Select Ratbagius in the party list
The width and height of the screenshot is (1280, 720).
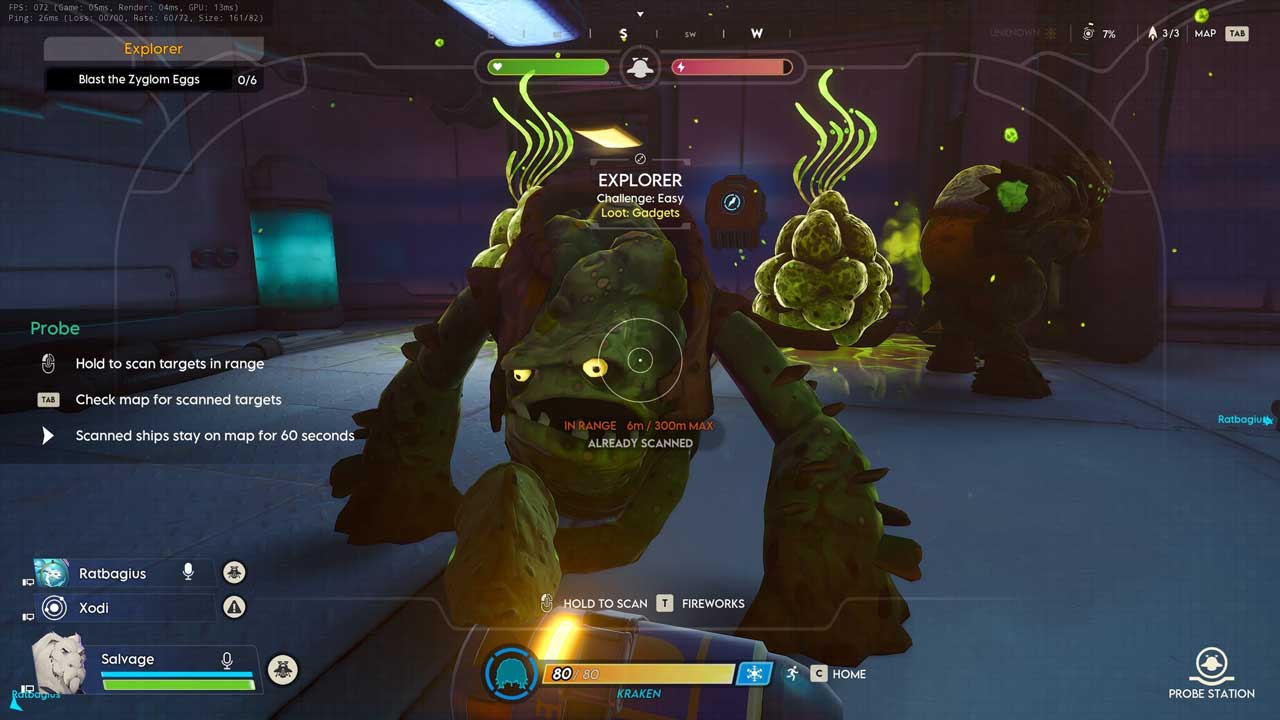pos(112,573)
